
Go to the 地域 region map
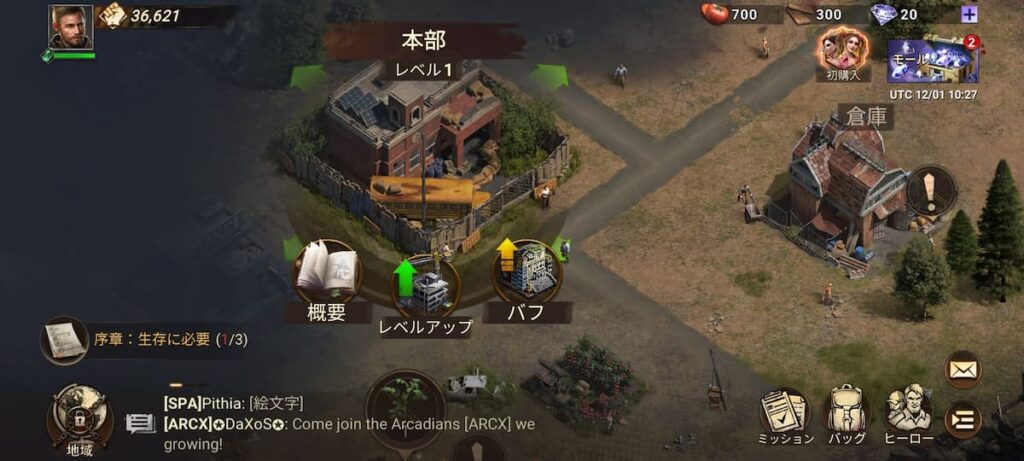tap(79, 418)
